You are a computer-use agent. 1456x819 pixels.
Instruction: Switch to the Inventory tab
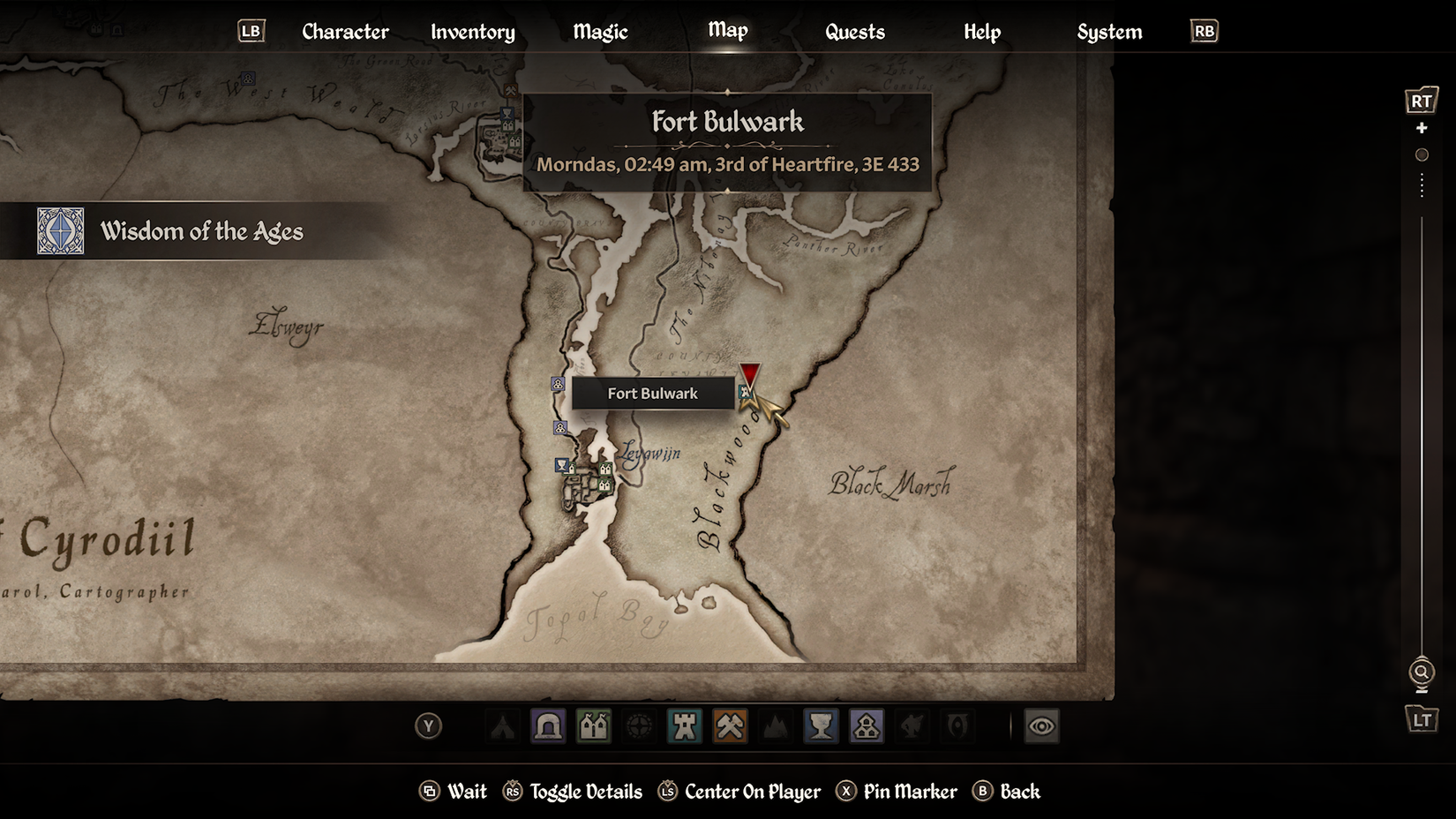pyautogui.click(x=472, y=32)
